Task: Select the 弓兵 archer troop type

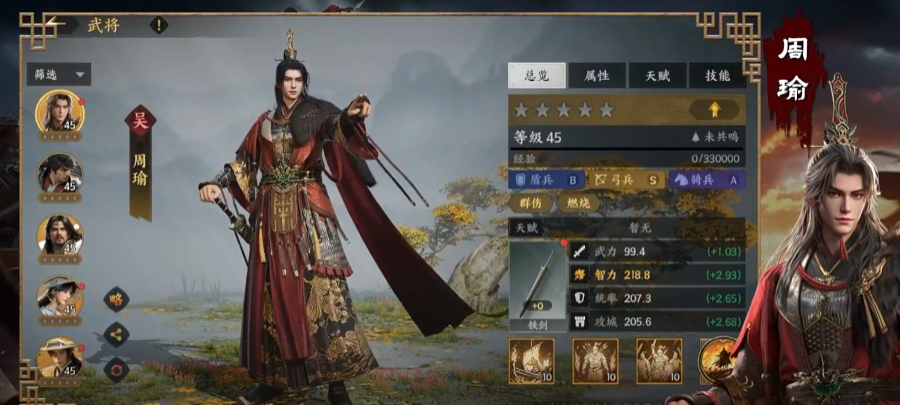Action: (x=625, y=180)
